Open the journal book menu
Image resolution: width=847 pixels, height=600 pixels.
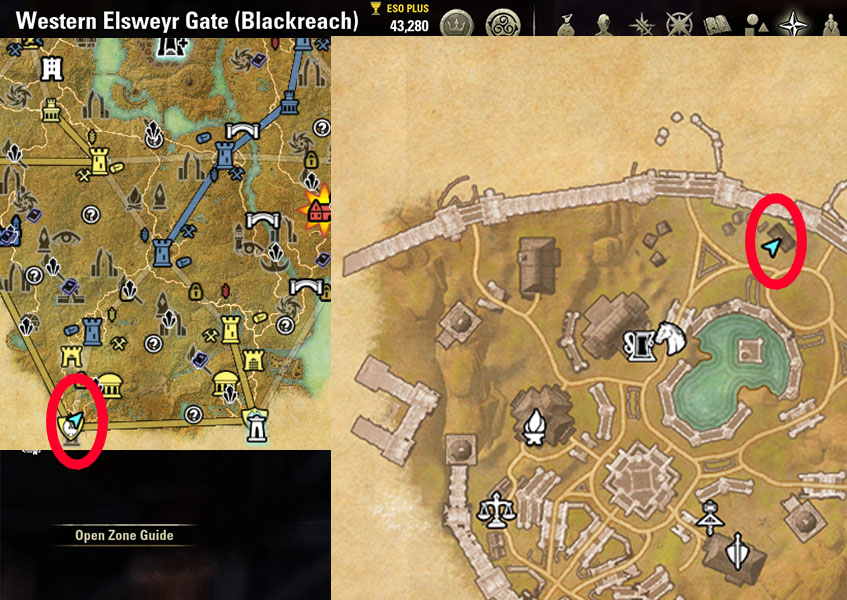point(716,22)
